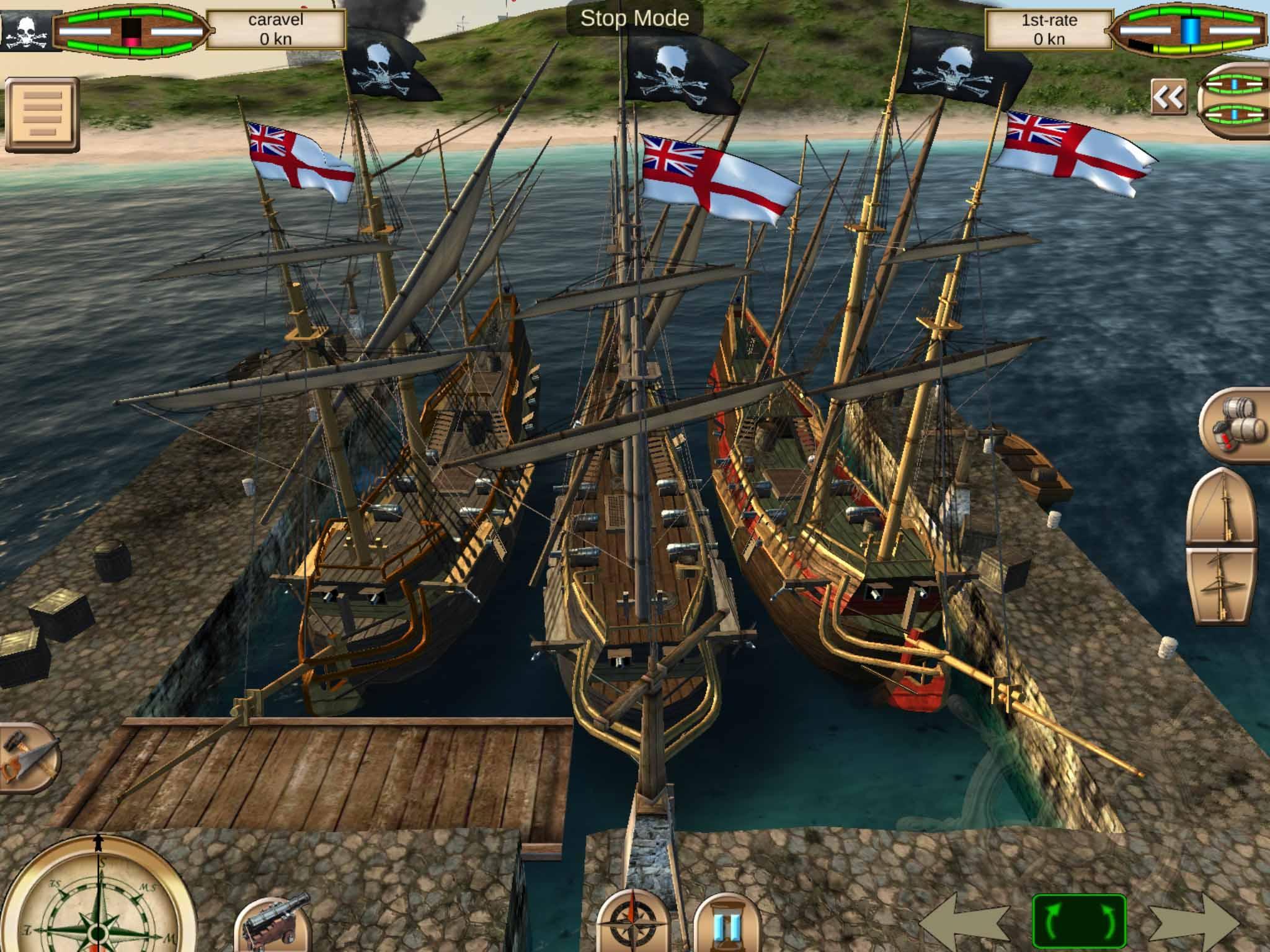The width and height of the screenshot is (1270, 952).
Task: Select the caravel name label
Action: (x=276, y=28)
